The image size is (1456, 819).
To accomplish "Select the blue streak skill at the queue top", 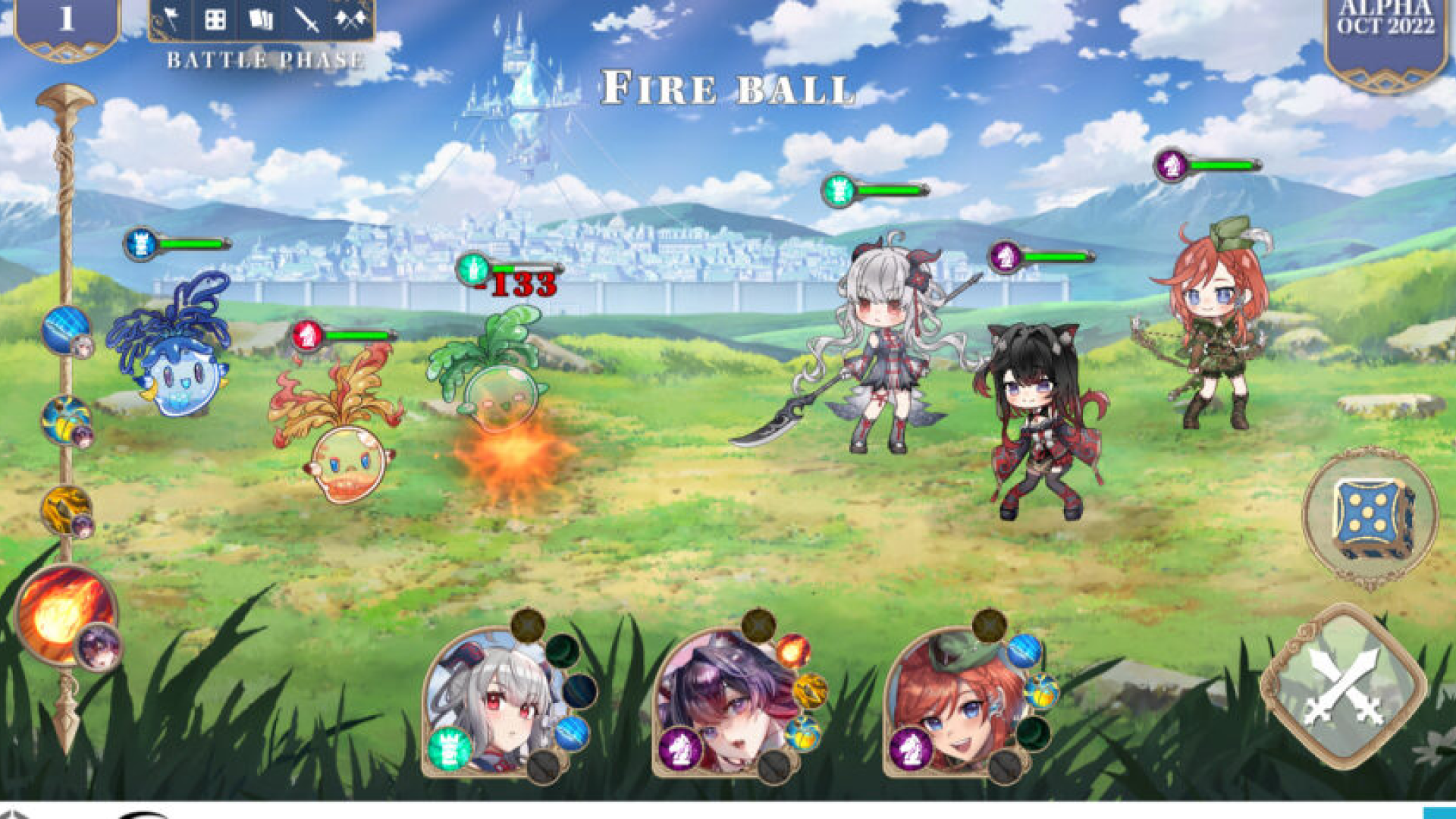I will (65, 330).
